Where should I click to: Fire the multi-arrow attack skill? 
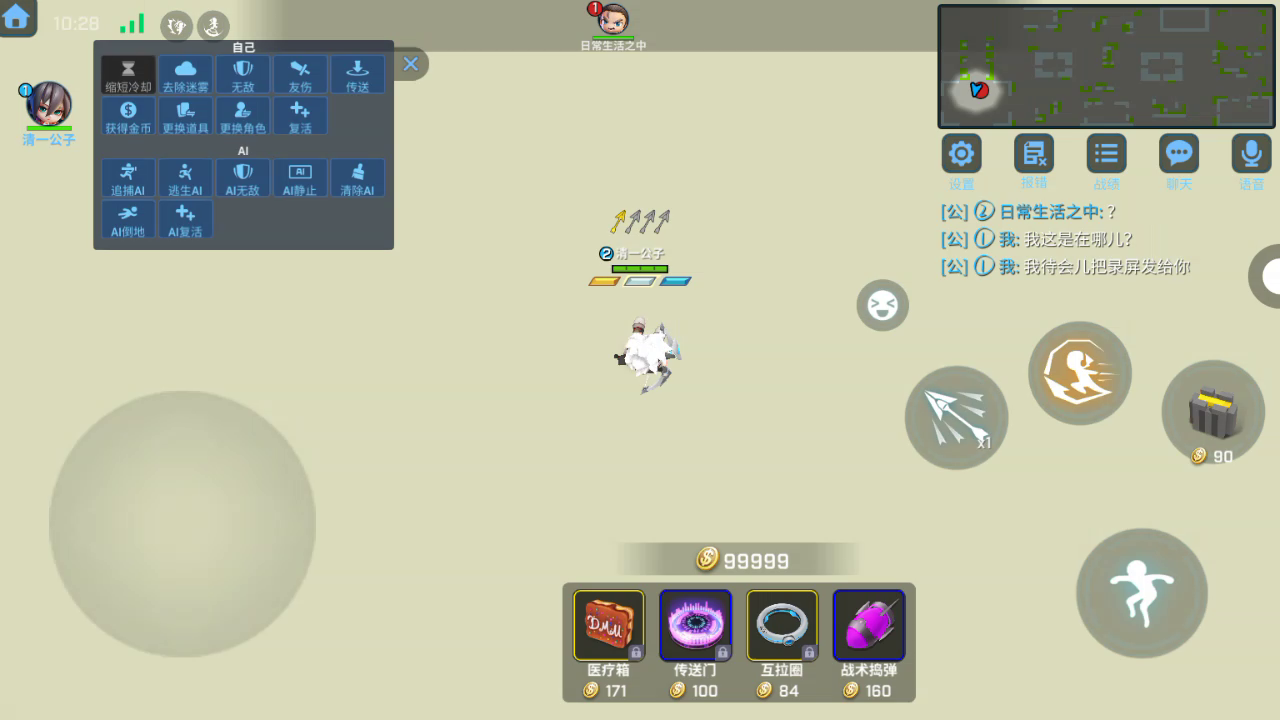956,417
